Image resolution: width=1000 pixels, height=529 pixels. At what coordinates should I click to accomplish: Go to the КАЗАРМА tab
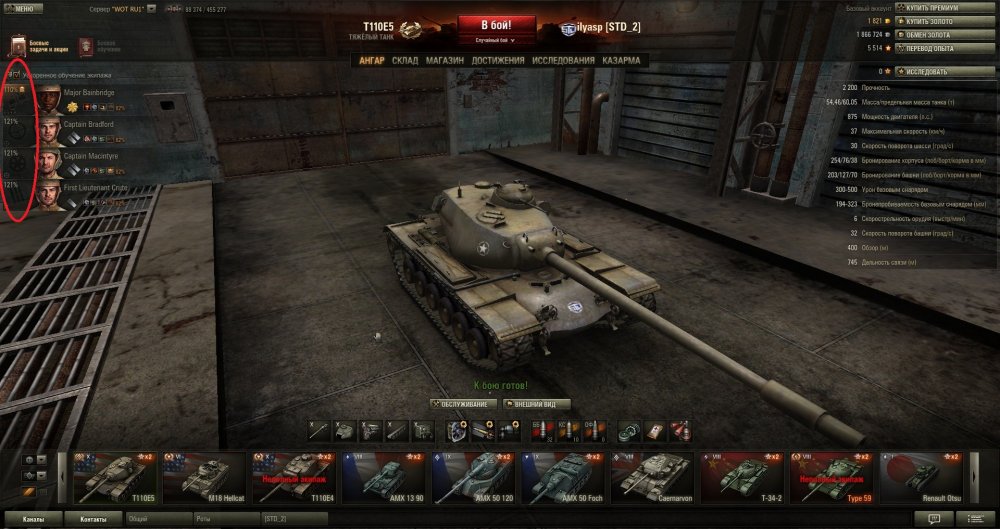coord(621,61)
